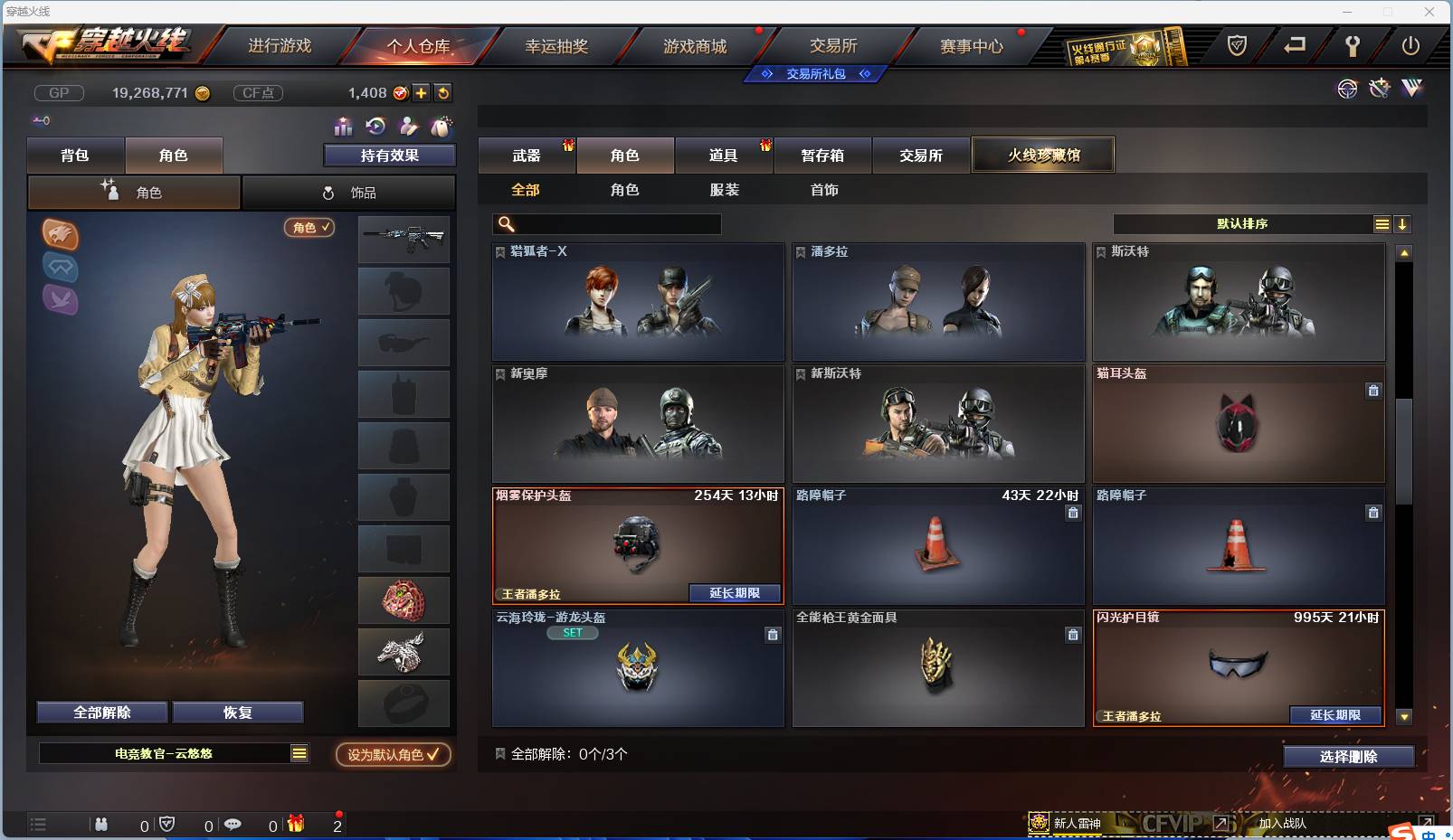
Task: Open the 电竞教官-云悠悠 character selection list
Action: (x=174, y=752)
